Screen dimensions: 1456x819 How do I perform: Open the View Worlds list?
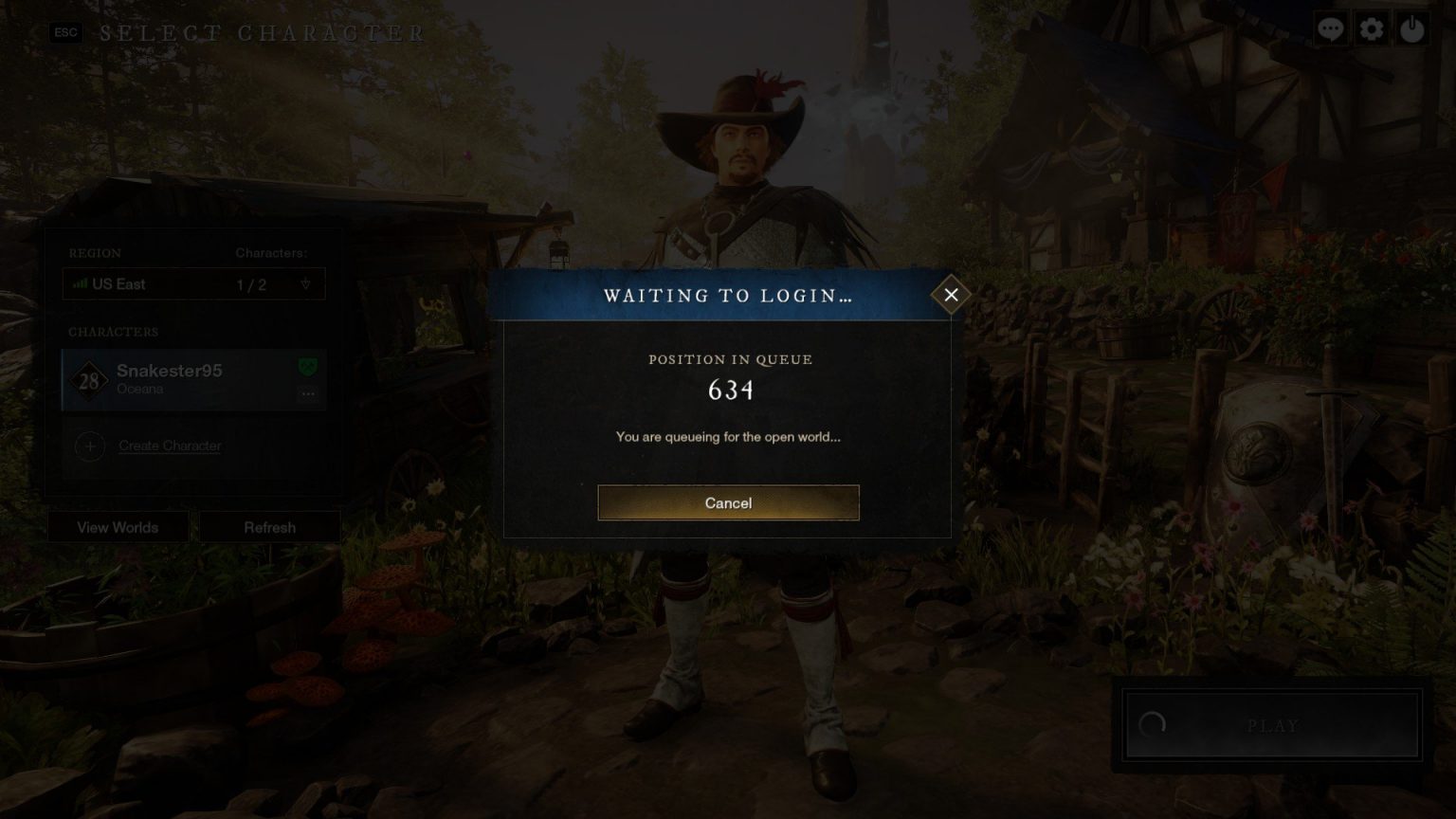[x=118, y=527]
